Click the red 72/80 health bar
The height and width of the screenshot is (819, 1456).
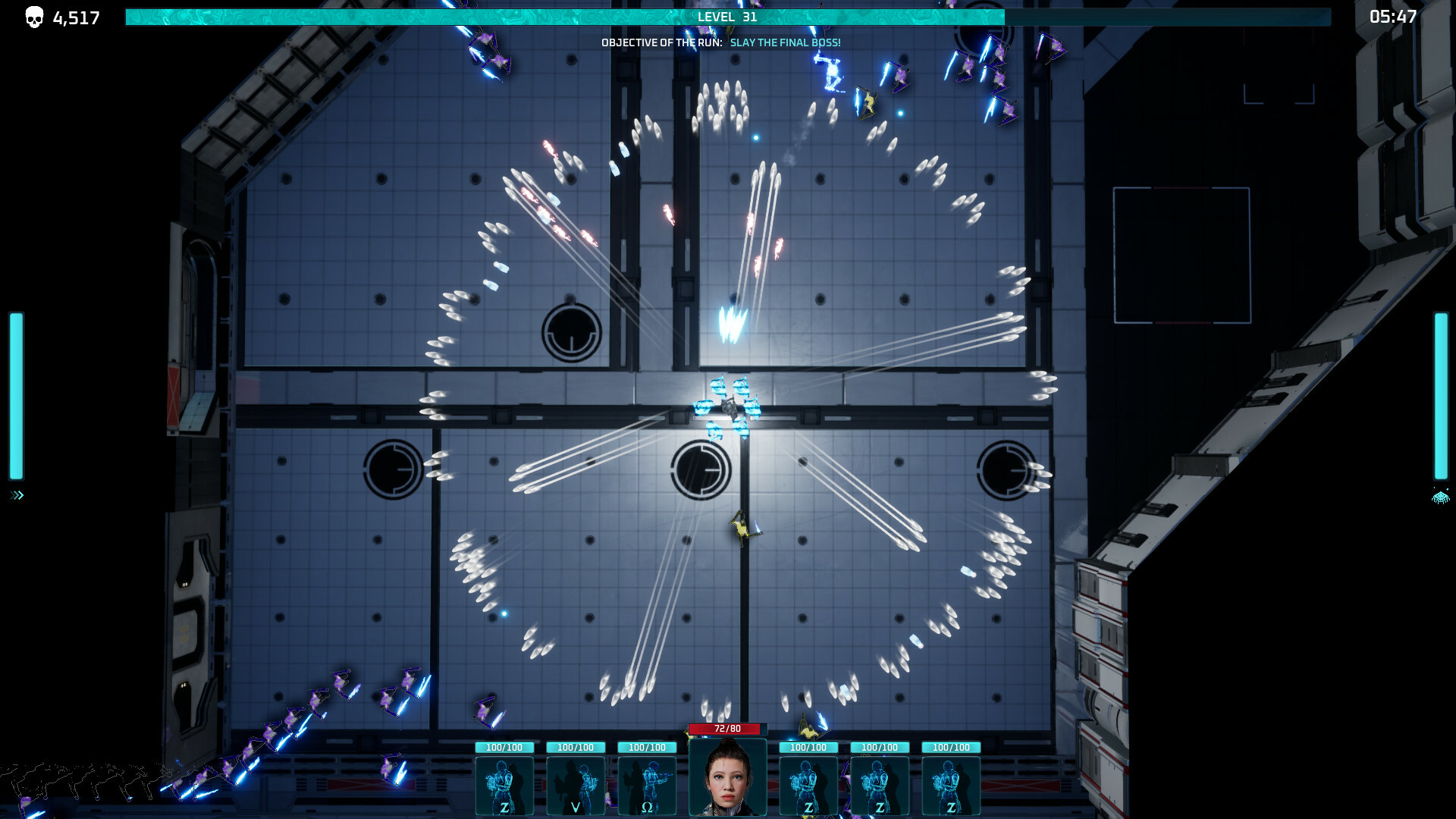tap(727, 727)
